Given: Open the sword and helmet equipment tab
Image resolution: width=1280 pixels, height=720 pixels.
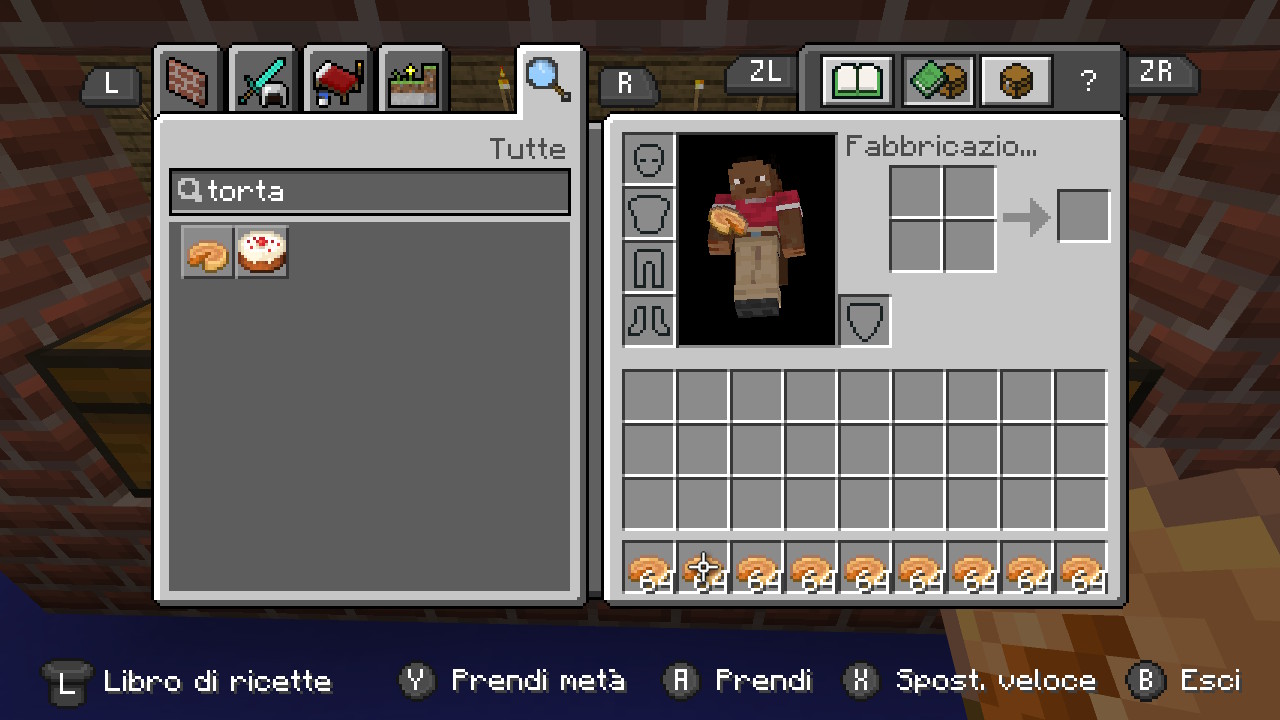Looking at the screenshot, I should tap(263, 80).
